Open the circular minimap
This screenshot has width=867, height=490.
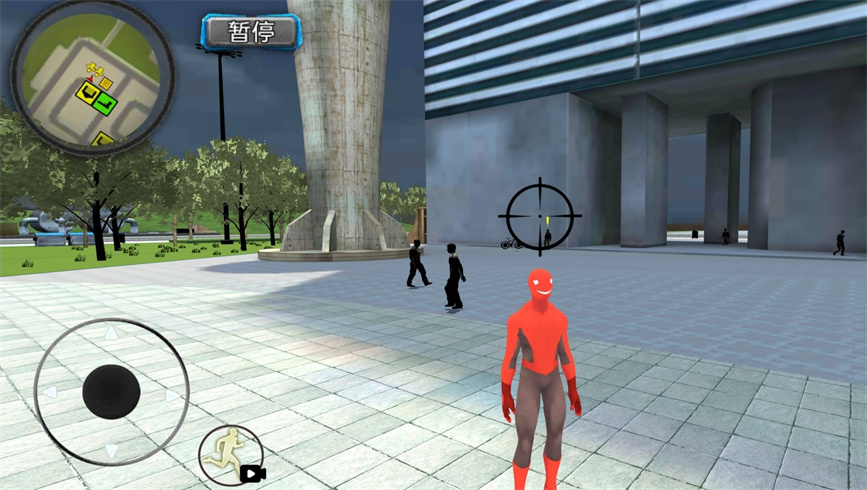click(91, 78)
